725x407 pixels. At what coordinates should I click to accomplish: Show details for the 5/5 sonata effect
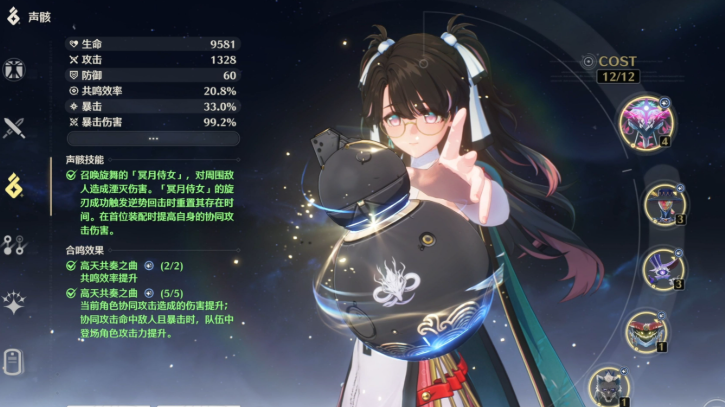tap(149, 294)
